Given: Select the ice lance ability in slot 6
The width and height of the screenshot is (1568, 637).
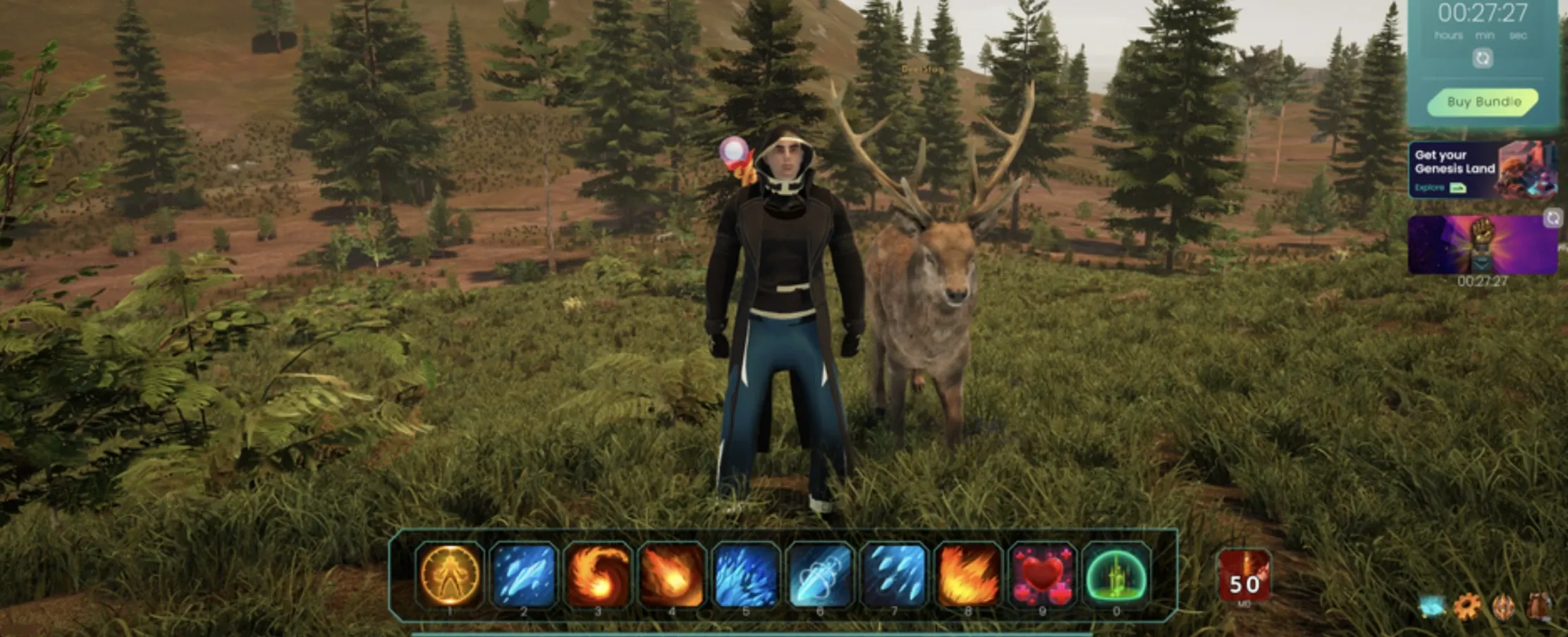Looking at the screenshot, I should click(x=820, y=574).
